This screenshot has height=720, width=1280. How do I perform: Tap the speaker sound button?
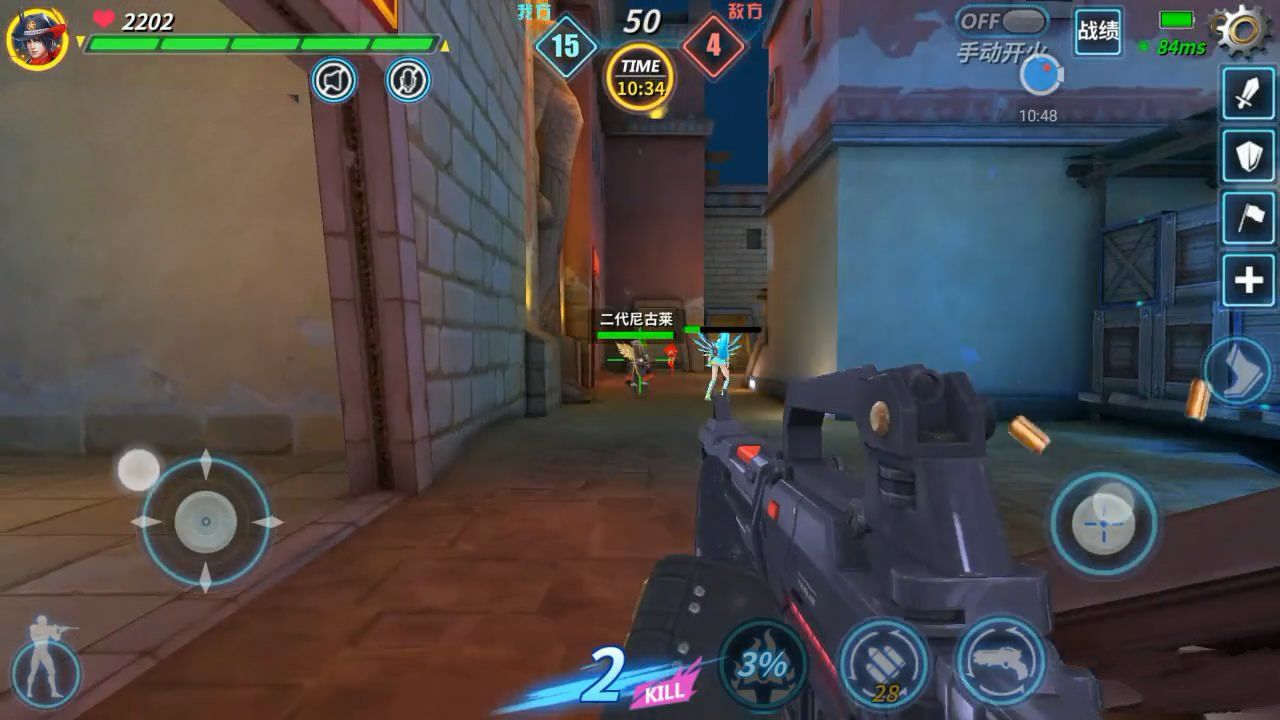(334, 80)
